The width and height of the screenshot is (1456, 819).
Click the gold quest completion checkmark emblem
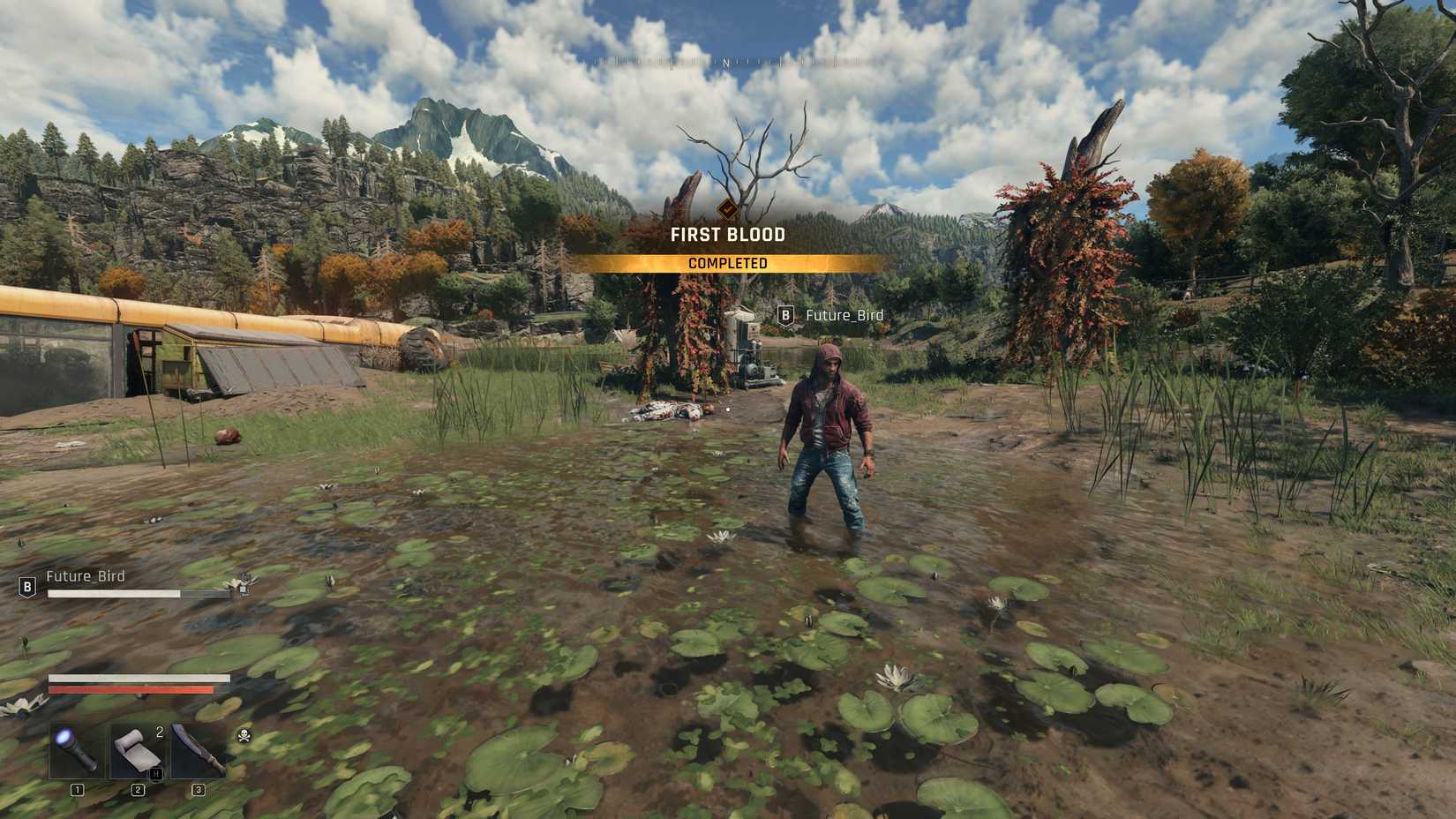pos(727,208)
